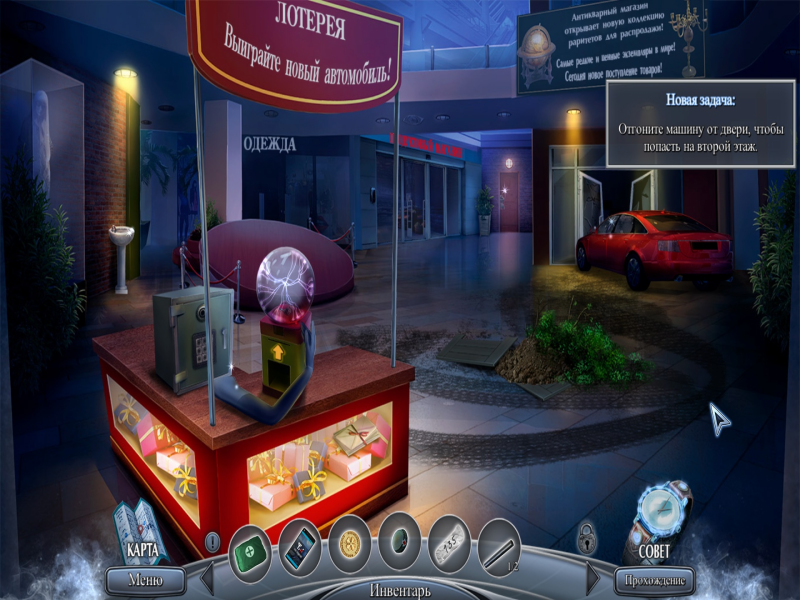Choose the paper note with numbers

coord(450,547)
